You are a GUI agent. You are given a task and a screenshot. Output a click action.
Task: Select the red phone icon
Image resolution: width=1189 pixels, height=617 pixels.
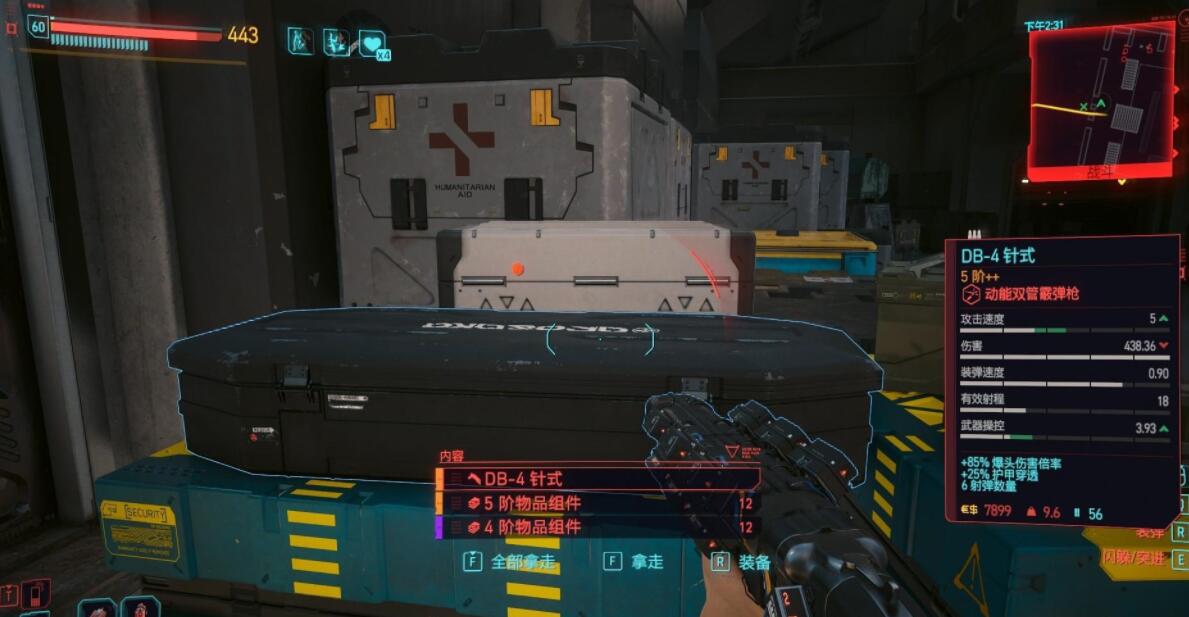35,594
